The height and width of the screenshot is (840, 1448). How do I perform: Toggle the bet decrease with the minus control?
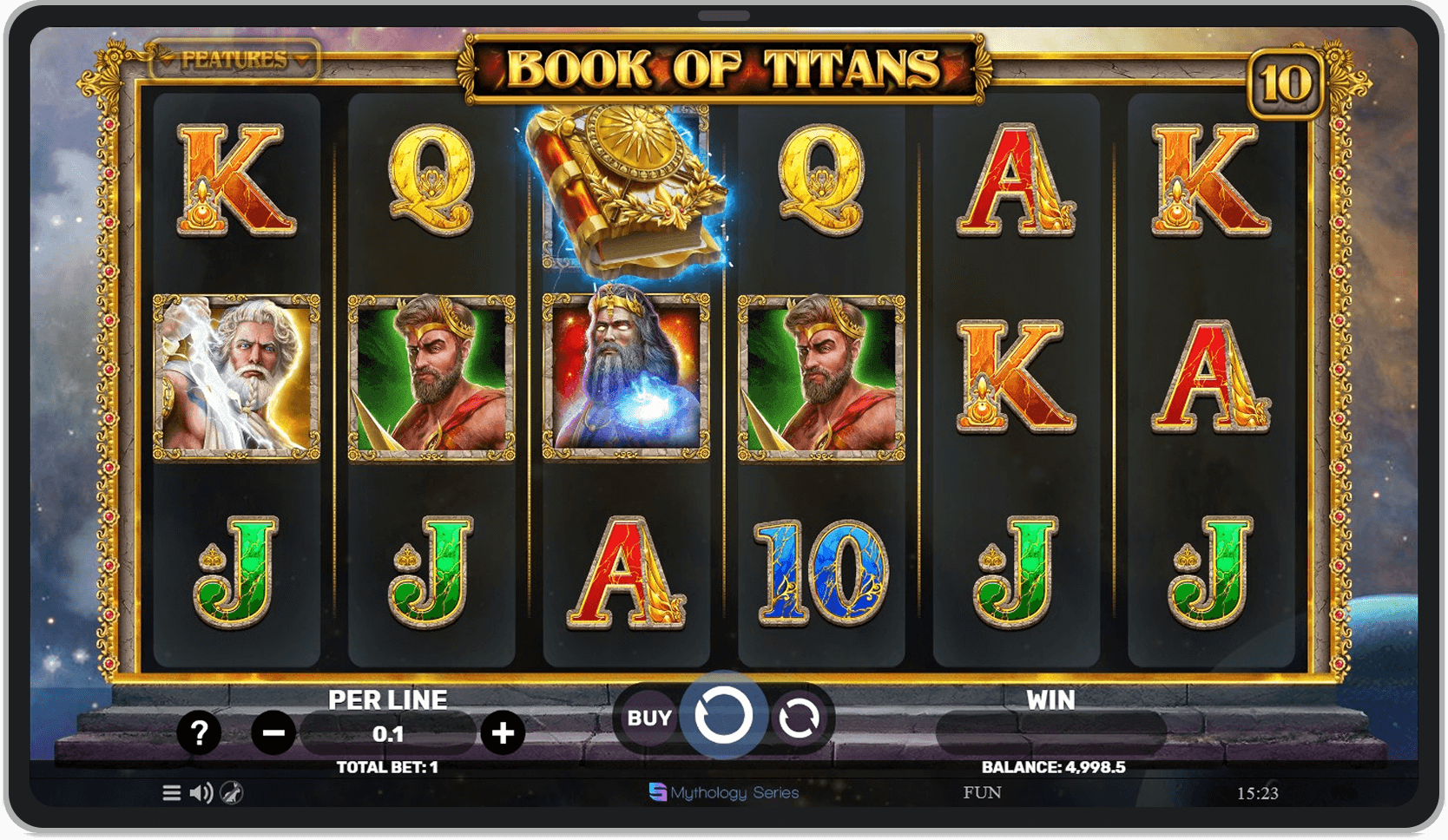(x=272, y=733)
